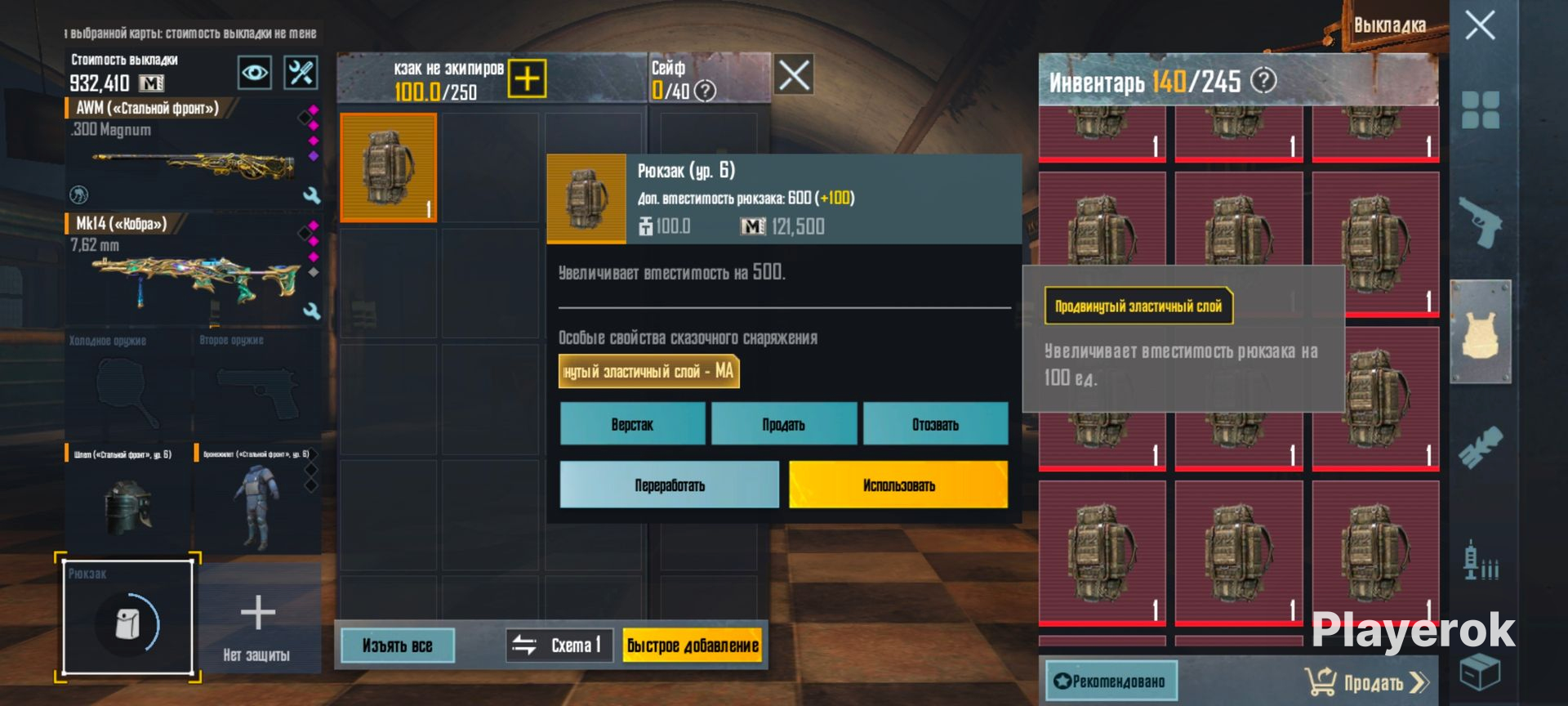
Task: Click the Использовать button
Action: click(898, 485)
